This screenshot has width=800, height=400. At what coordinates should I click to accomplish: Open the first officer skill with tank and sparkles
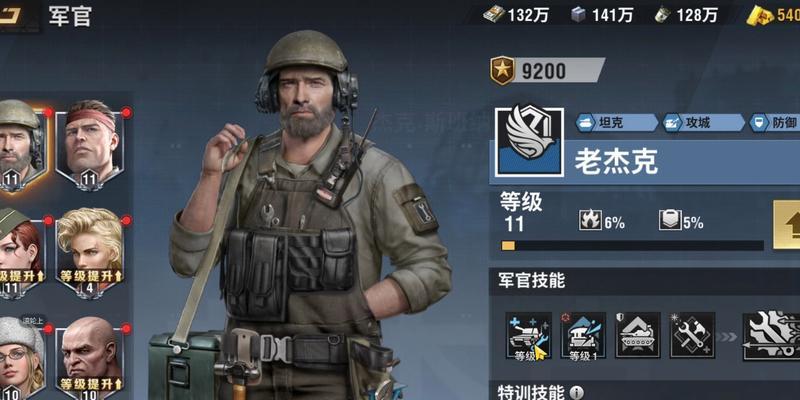click(528, 335)
